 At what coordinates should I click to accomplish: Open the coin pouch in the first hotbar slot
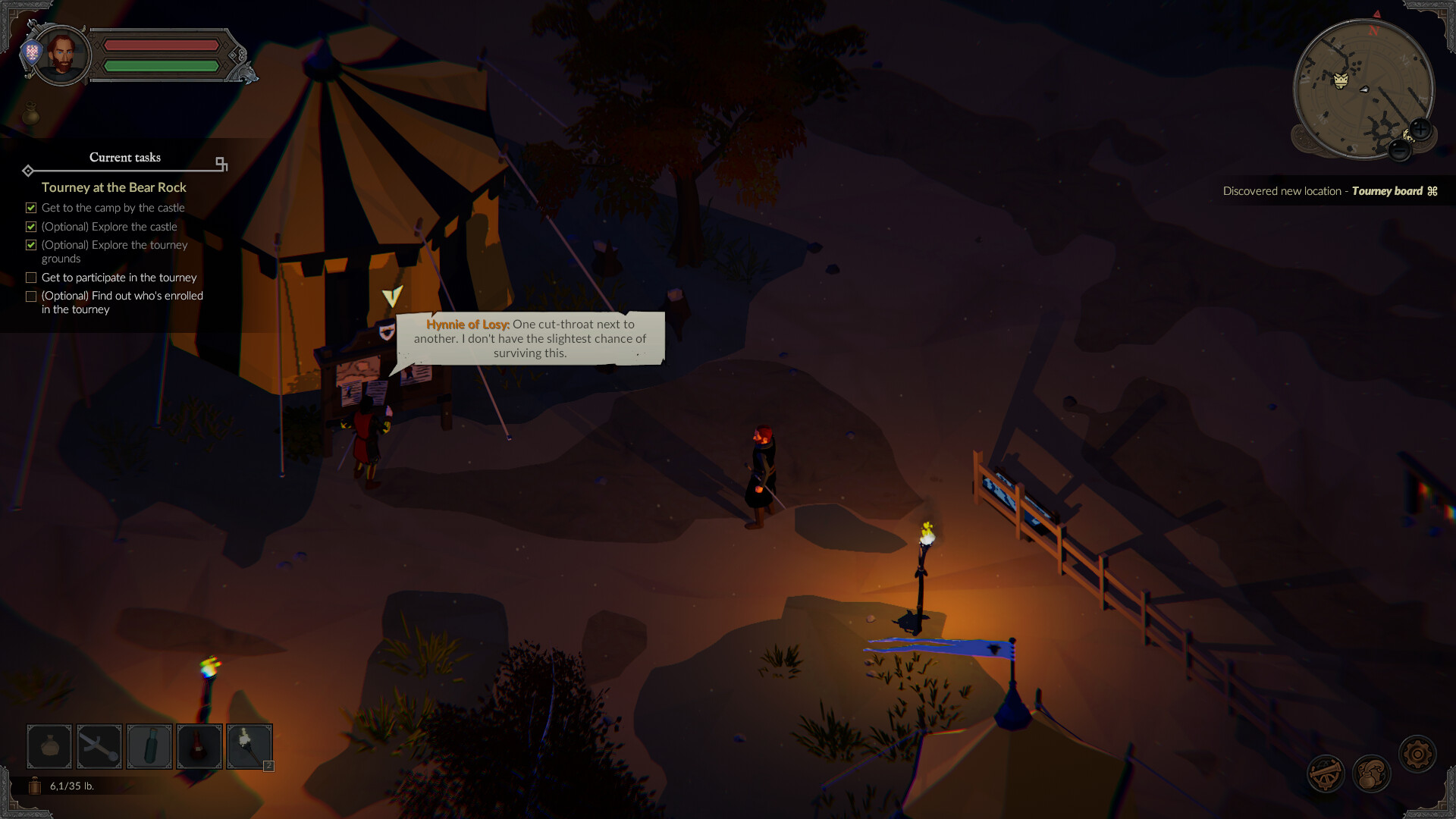click(49, 746)
